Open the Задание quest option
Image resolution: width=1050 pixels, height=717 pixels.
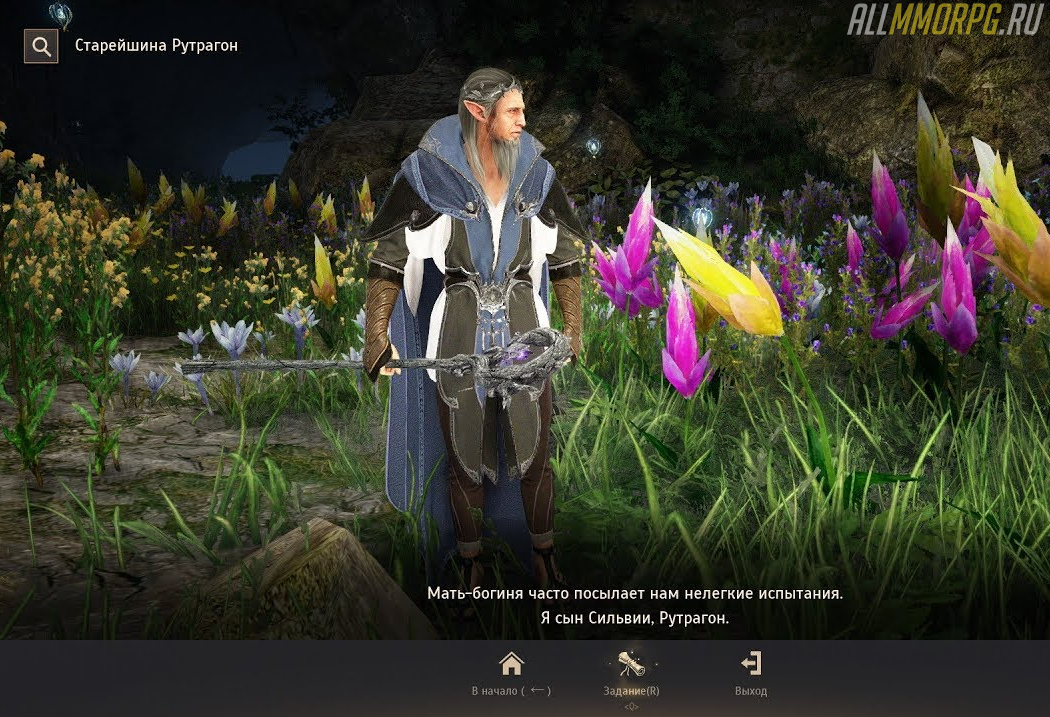tap(631, 673)
